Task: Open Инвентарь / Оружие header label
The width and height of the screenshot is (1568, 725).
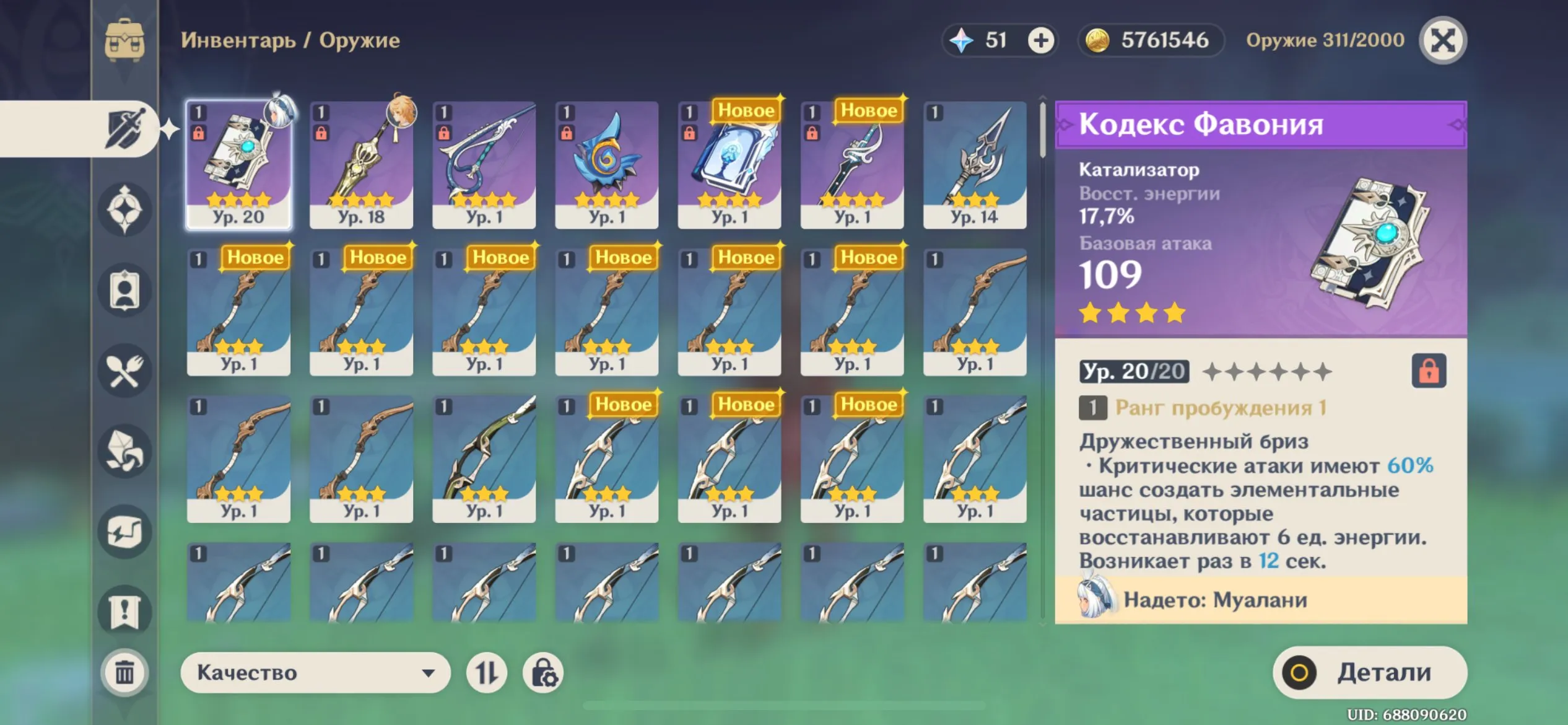Action: pos(291,41)
